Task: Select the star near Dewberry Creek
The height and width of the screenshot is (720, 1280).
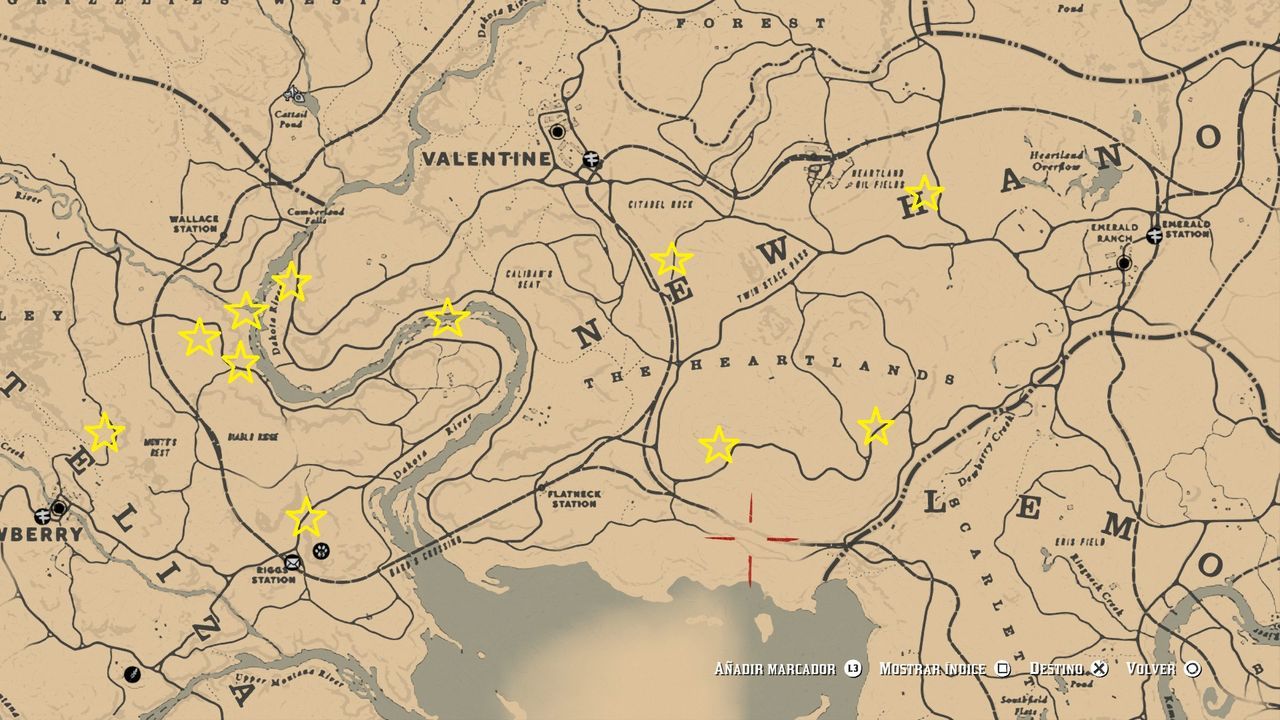Action: click(878, 428)
